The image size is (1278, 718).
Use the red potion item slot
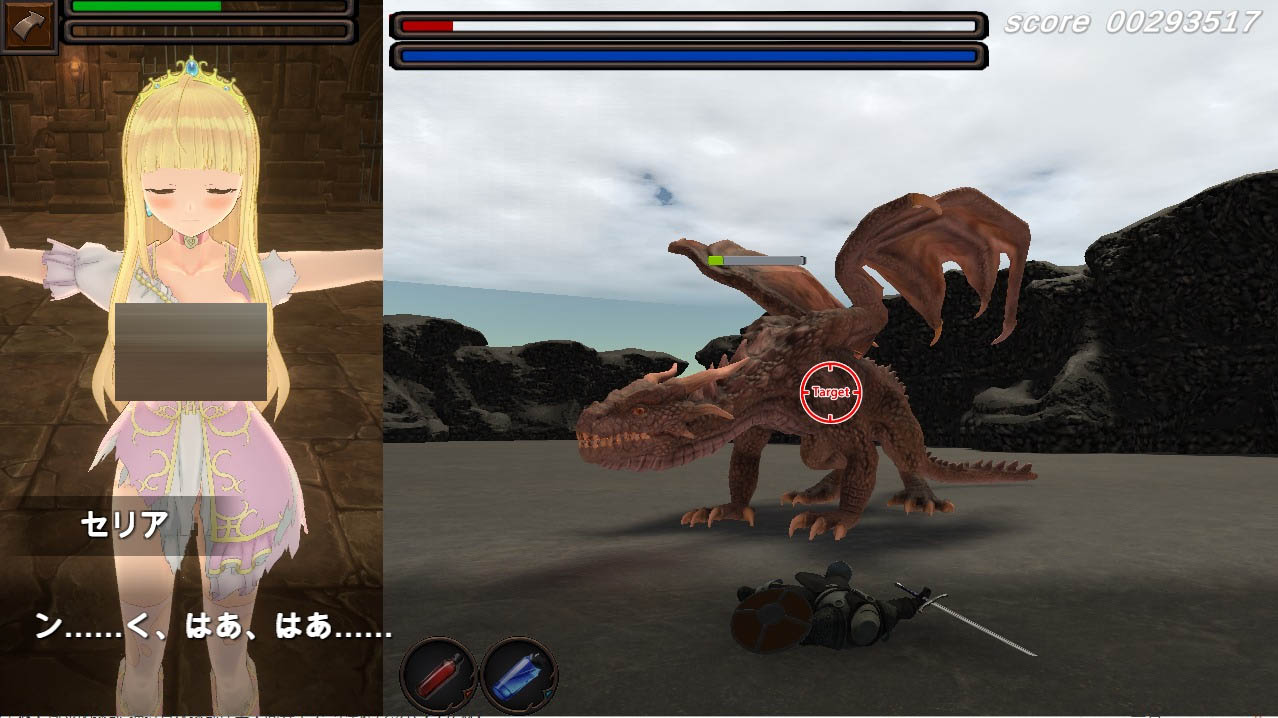point(439,674)
